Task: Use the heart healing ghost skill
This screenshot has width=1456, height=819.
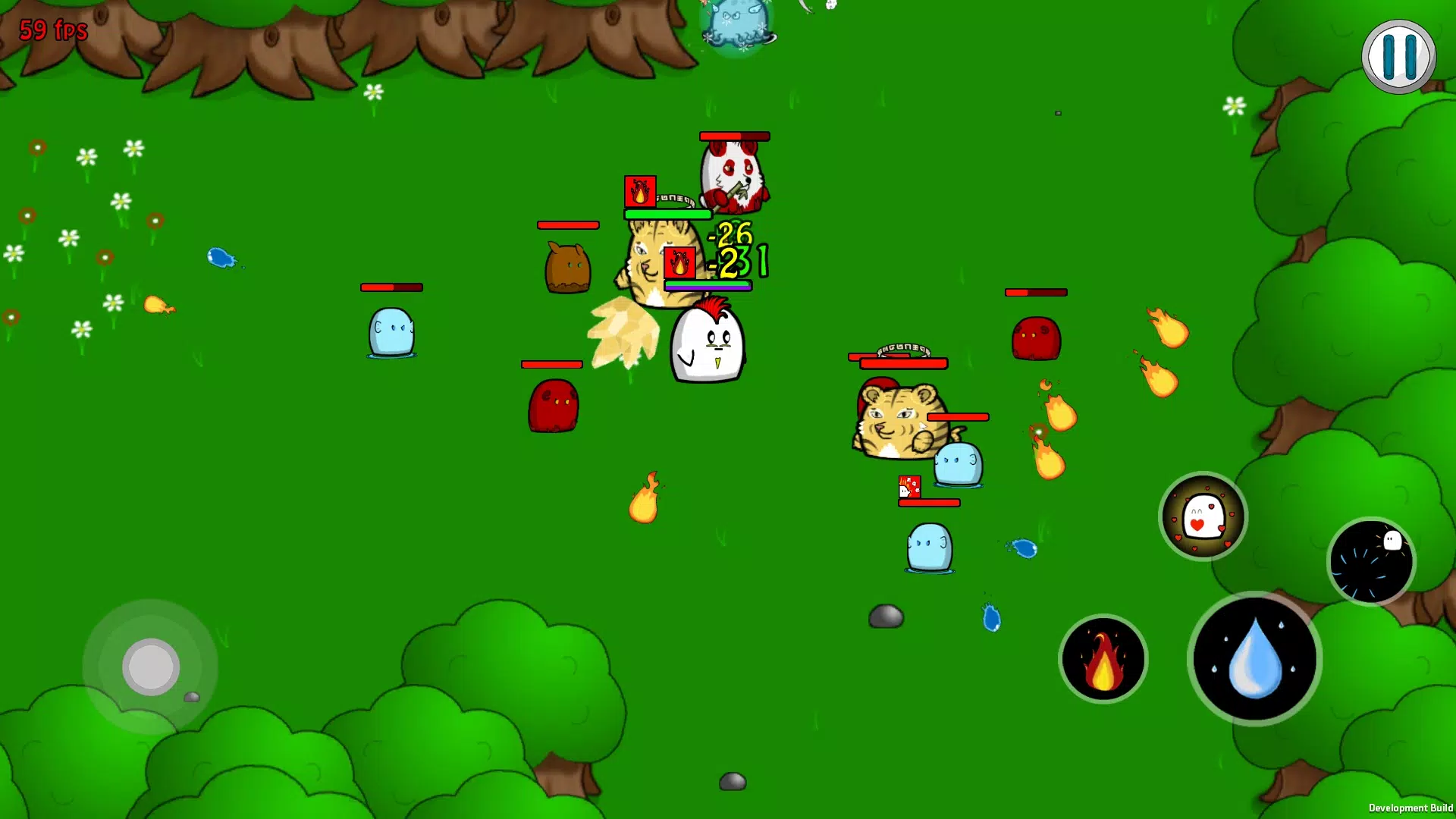Action: pyautogui.click(x=1203, y=516)
